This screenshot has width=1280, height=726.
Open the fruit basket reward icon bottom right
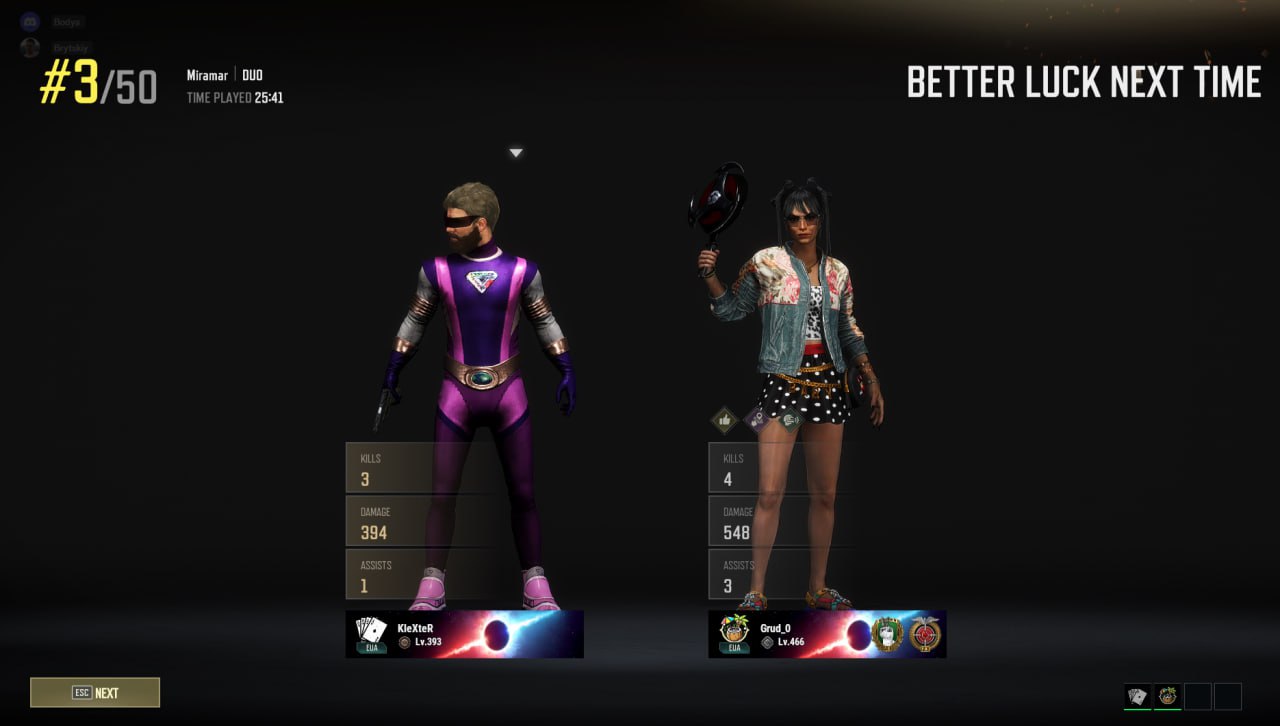(1168, 695)
